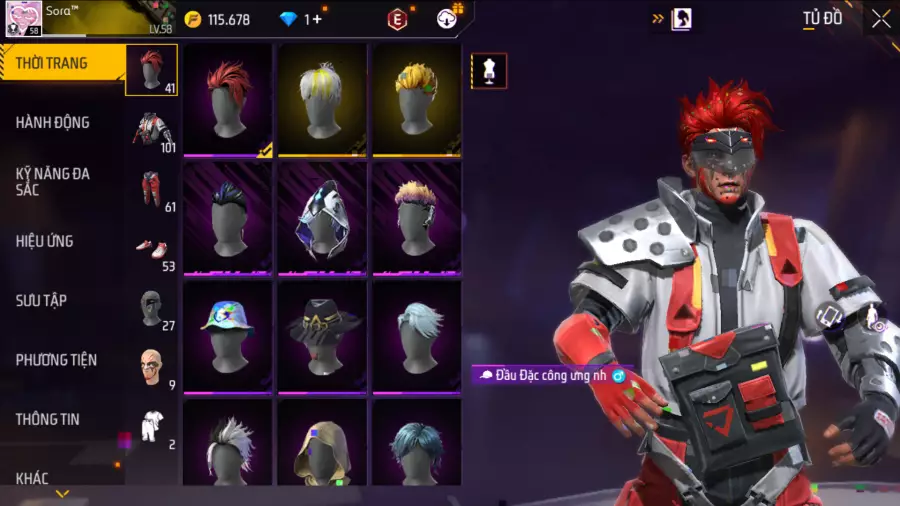Viewport: 900px width, 506px height.
Task: Select the KỸ NĂNG ĐA SẮC tab
Action: [53, 181]
